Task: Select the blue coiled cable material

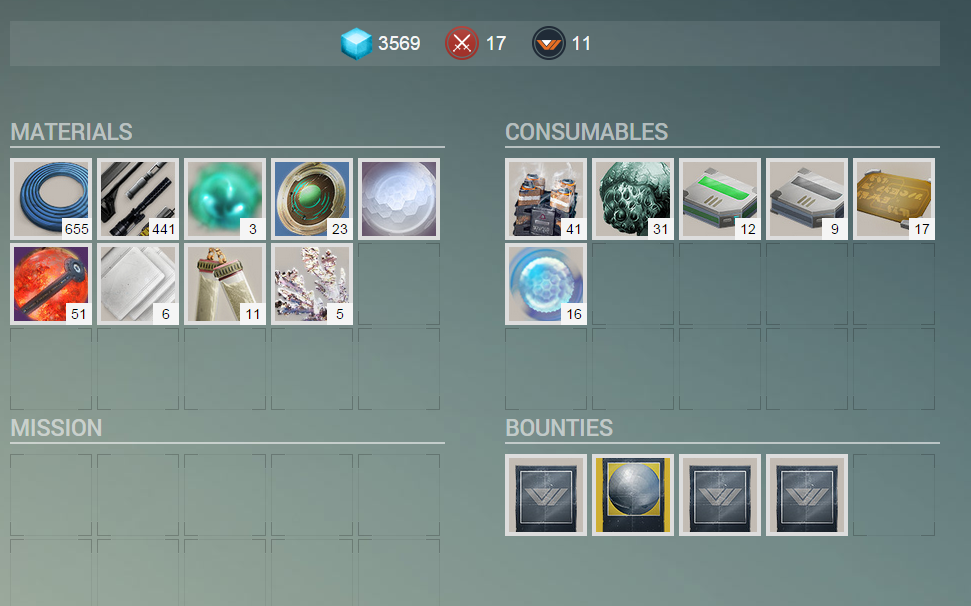Action: 51,198
